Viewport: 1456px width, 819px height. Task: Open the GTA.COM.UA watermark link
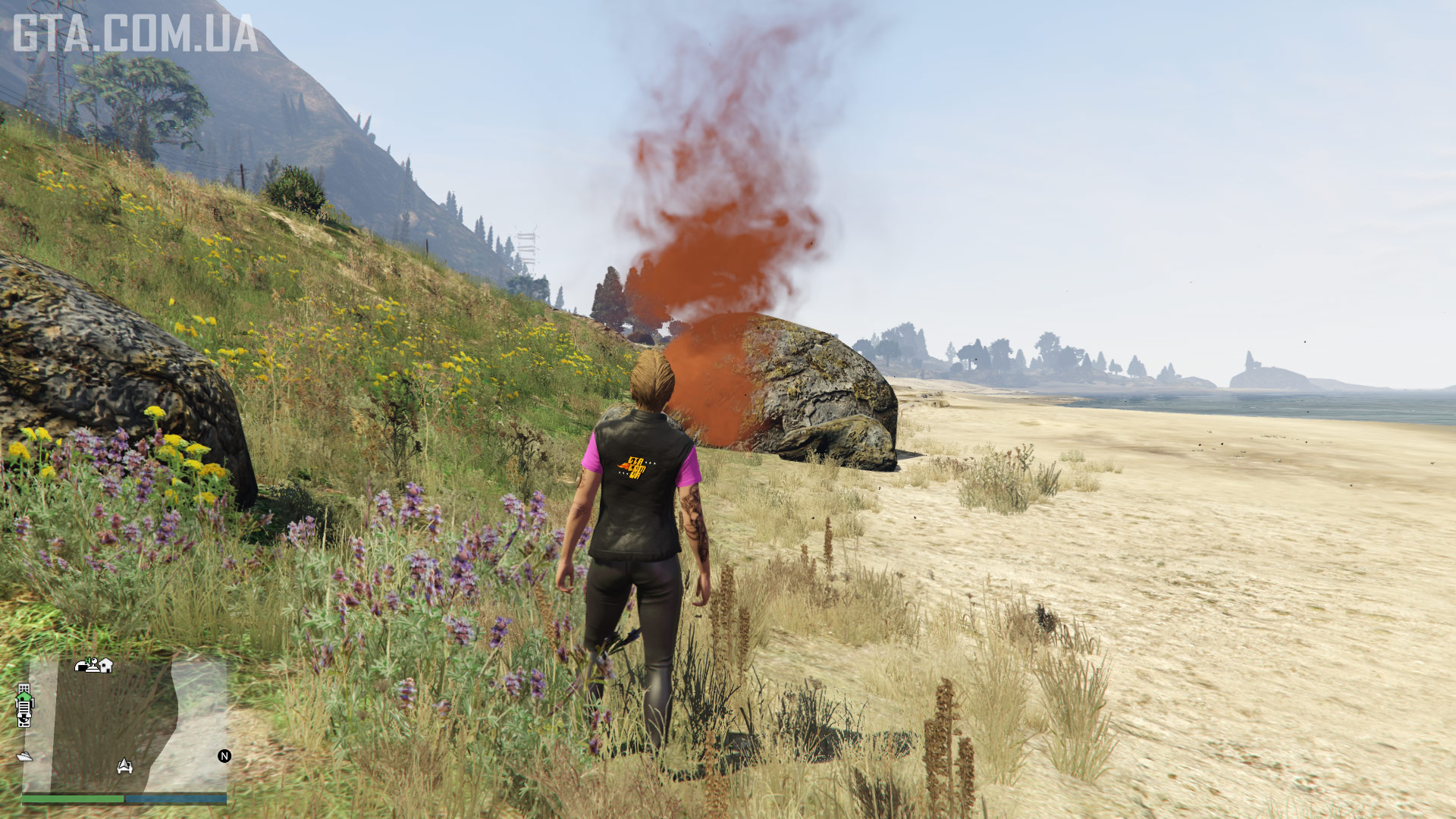135,34
